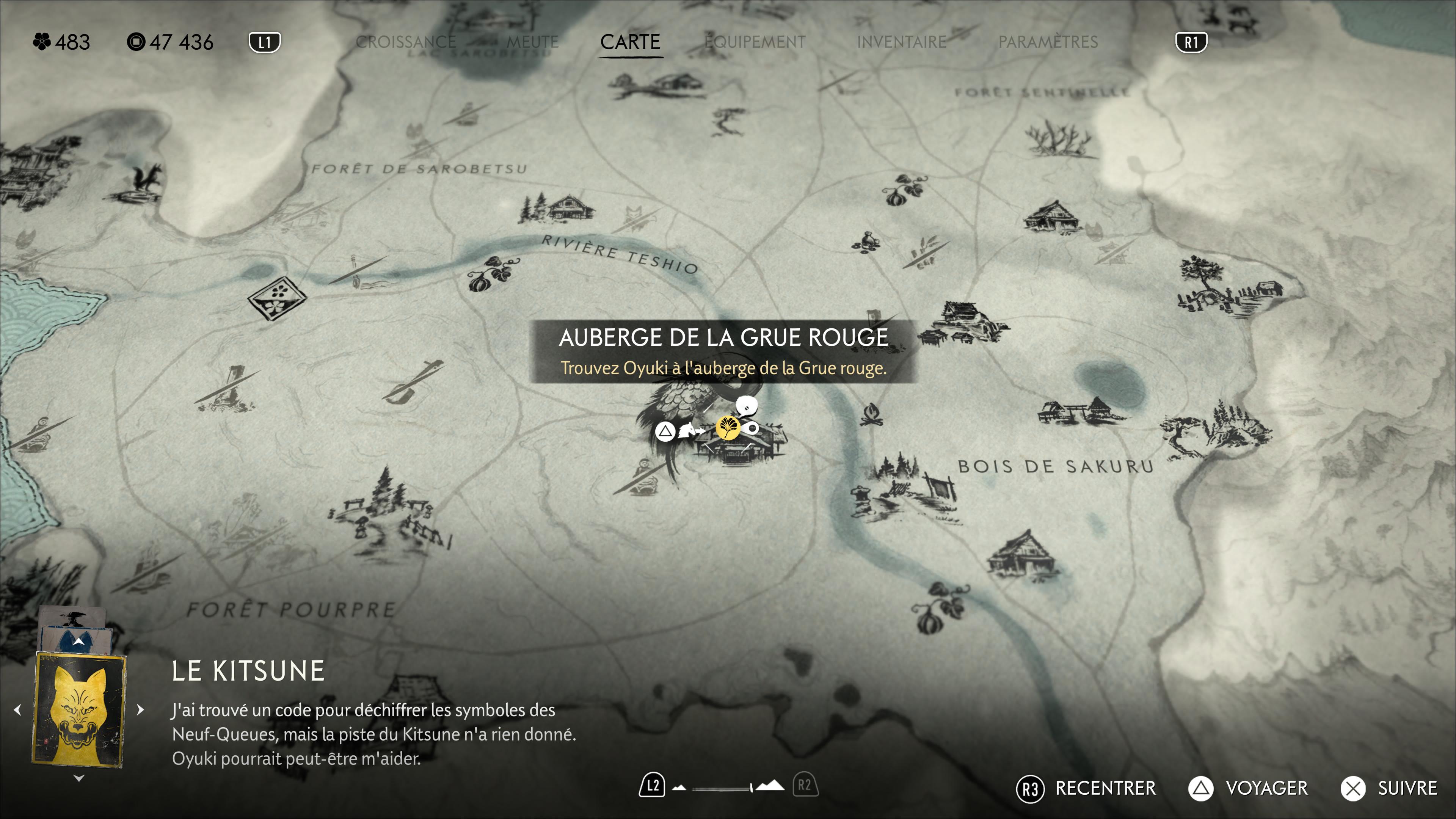Click the down arrow below the quest card

[79, 778]
